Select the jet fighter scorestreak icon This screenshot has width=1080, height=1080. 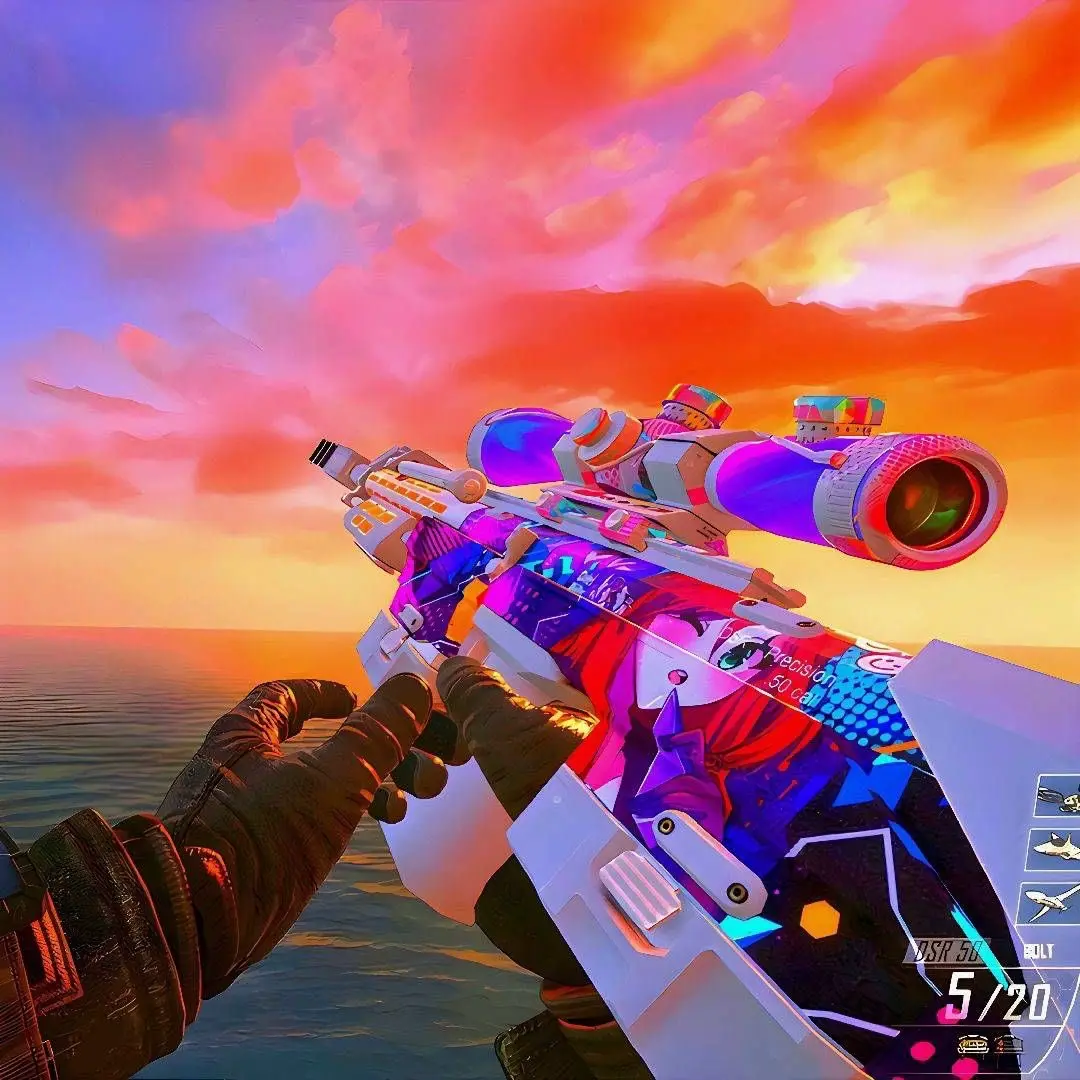tap(1058, 848)
